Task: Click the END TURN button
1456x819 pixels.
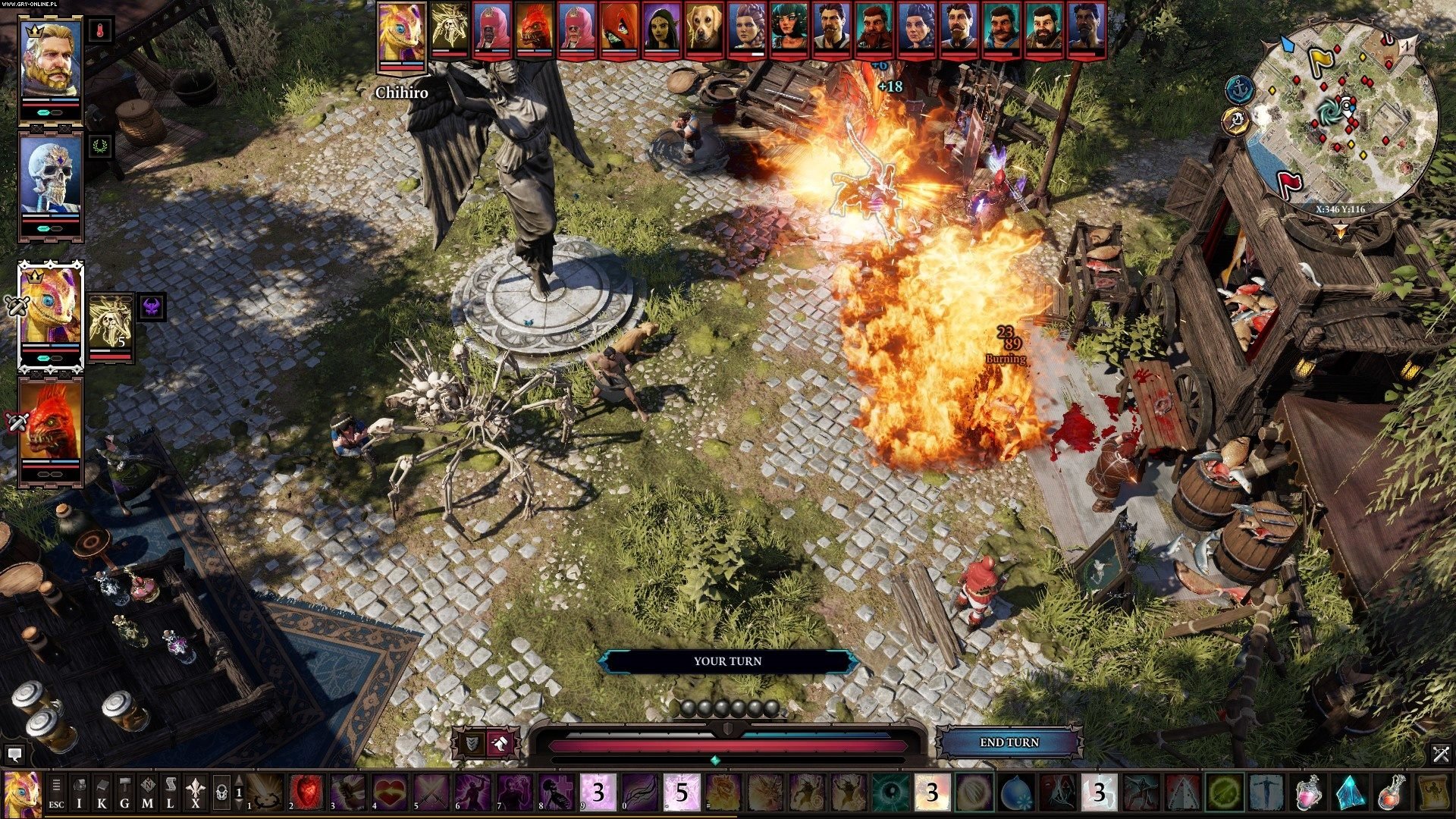Action: coord(1009,742)
